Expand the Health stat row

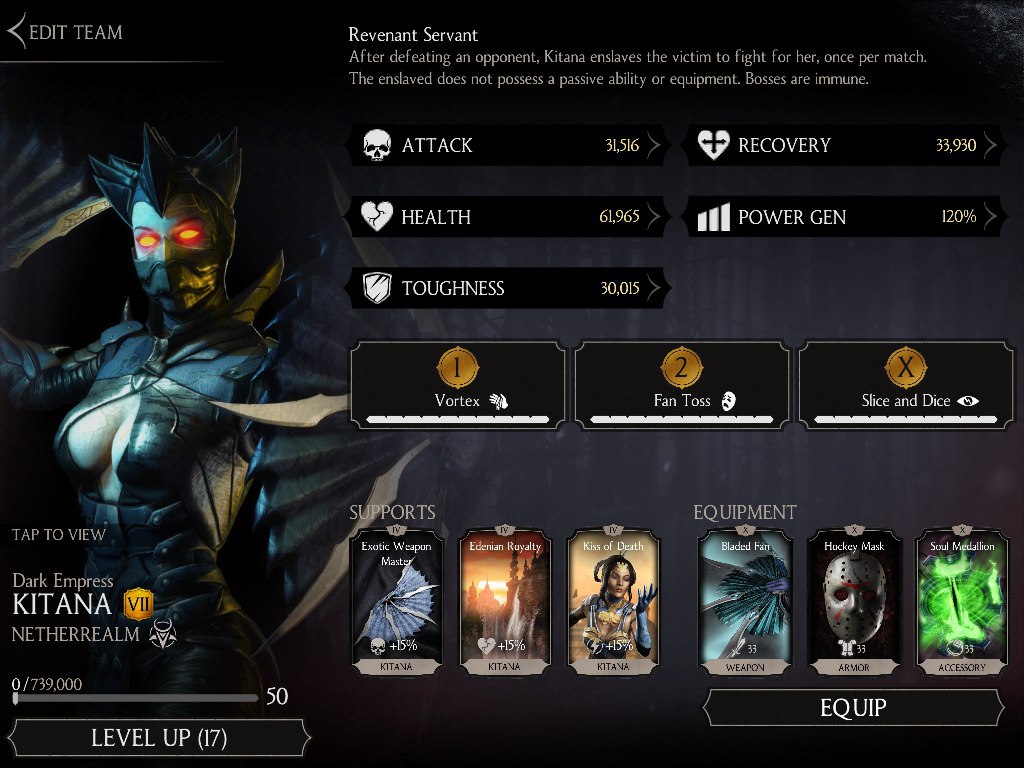click(508, 217)
